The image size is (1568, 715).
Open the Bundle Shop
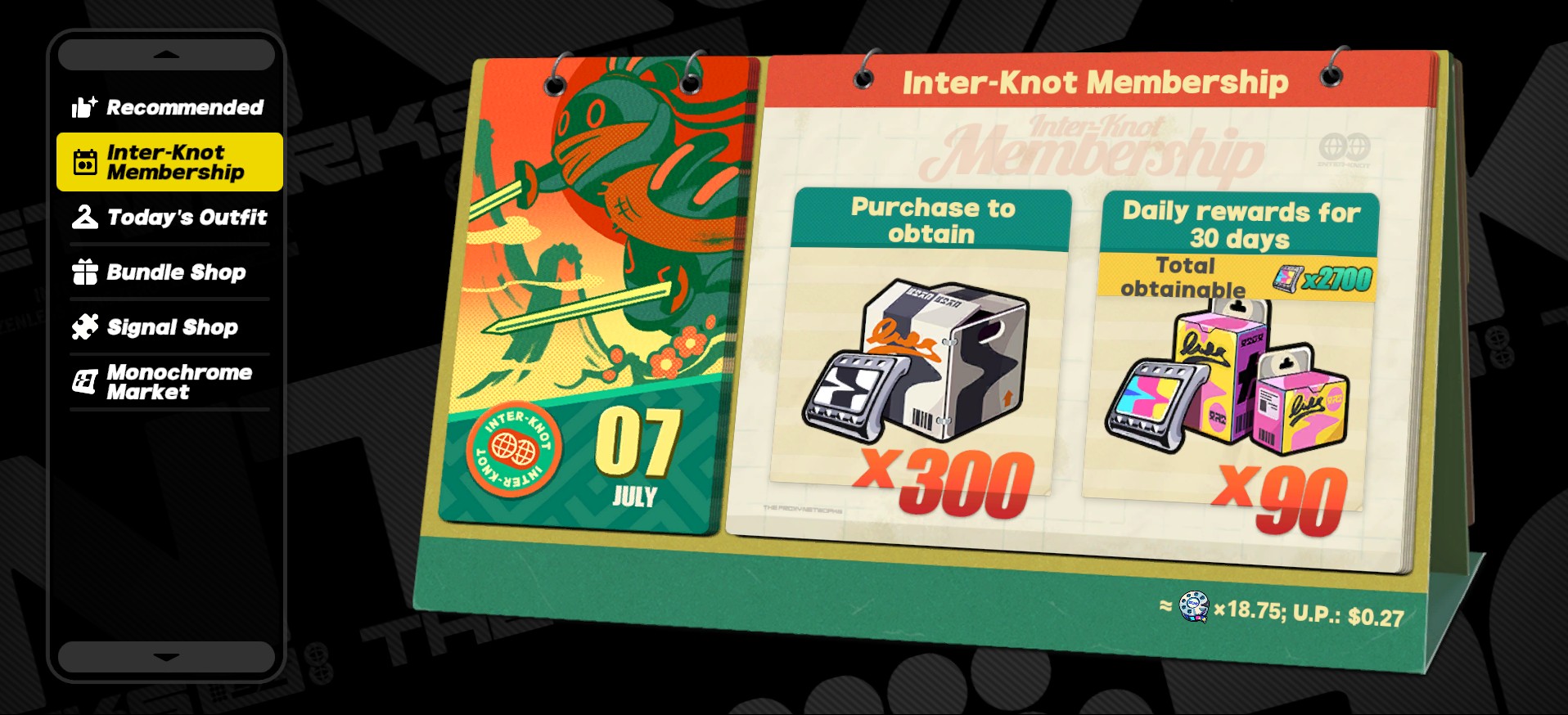coord(169,272)
